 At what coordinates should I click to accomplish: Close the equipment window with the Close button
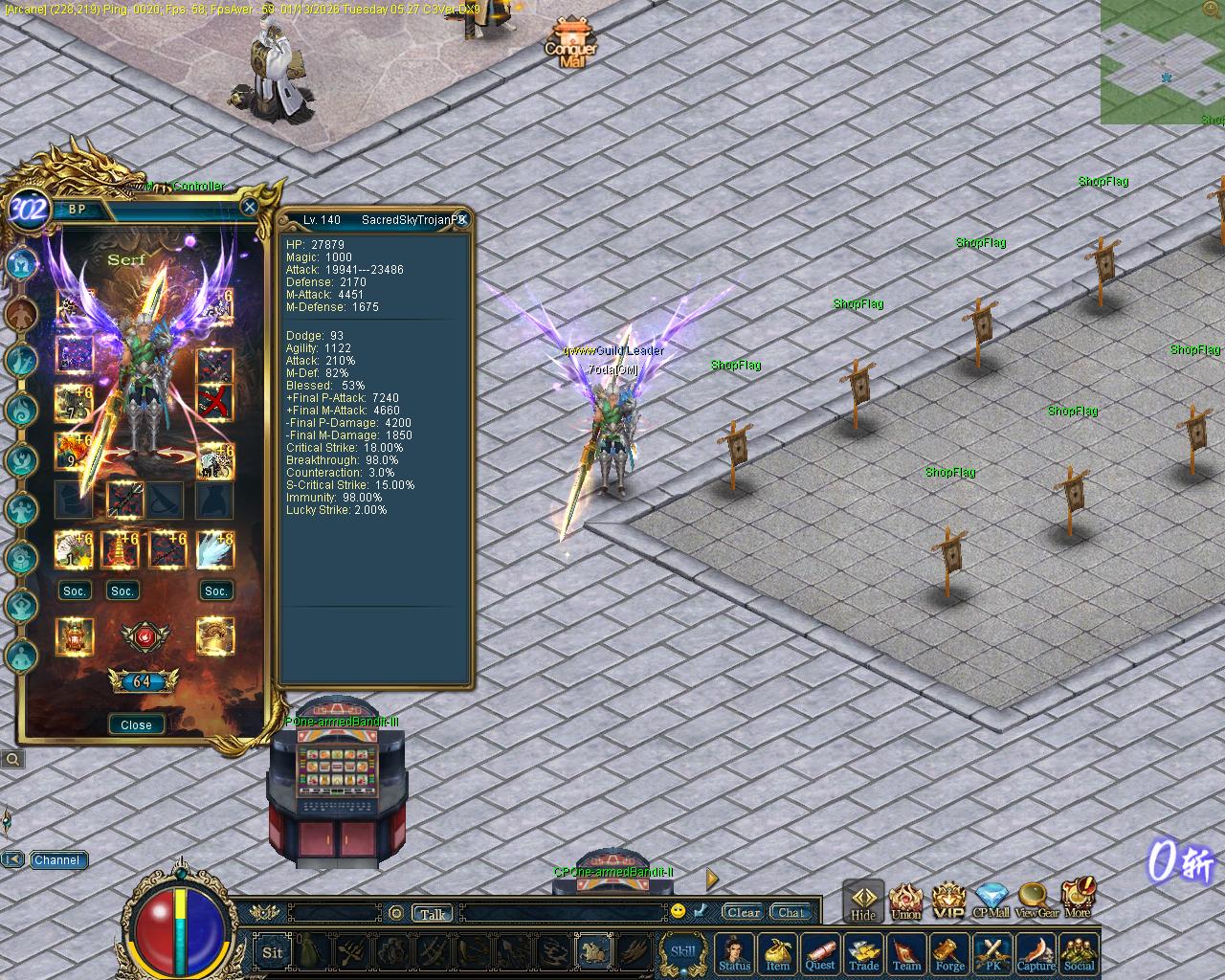(136, 724)
